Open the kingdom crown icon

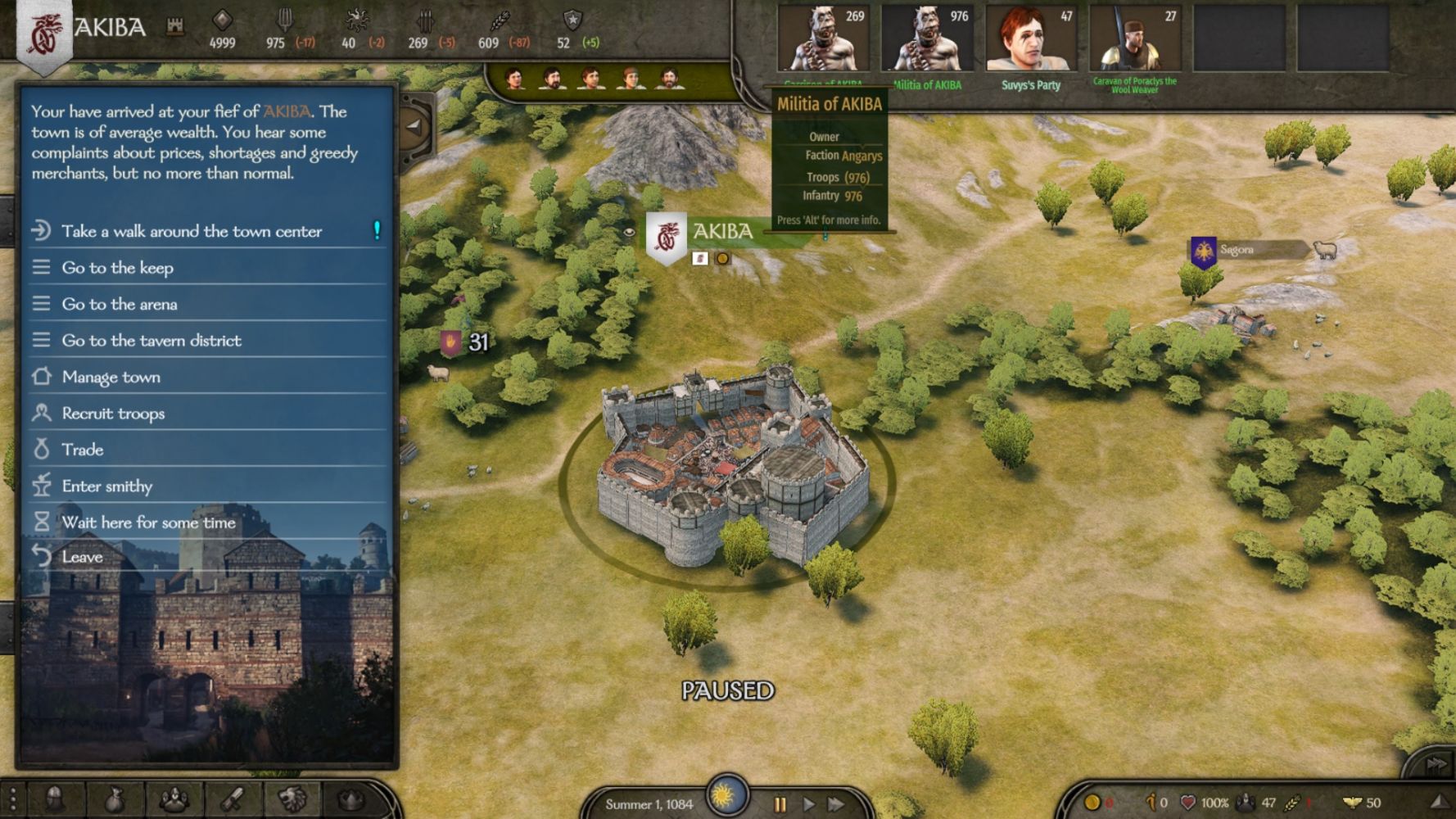351,799
